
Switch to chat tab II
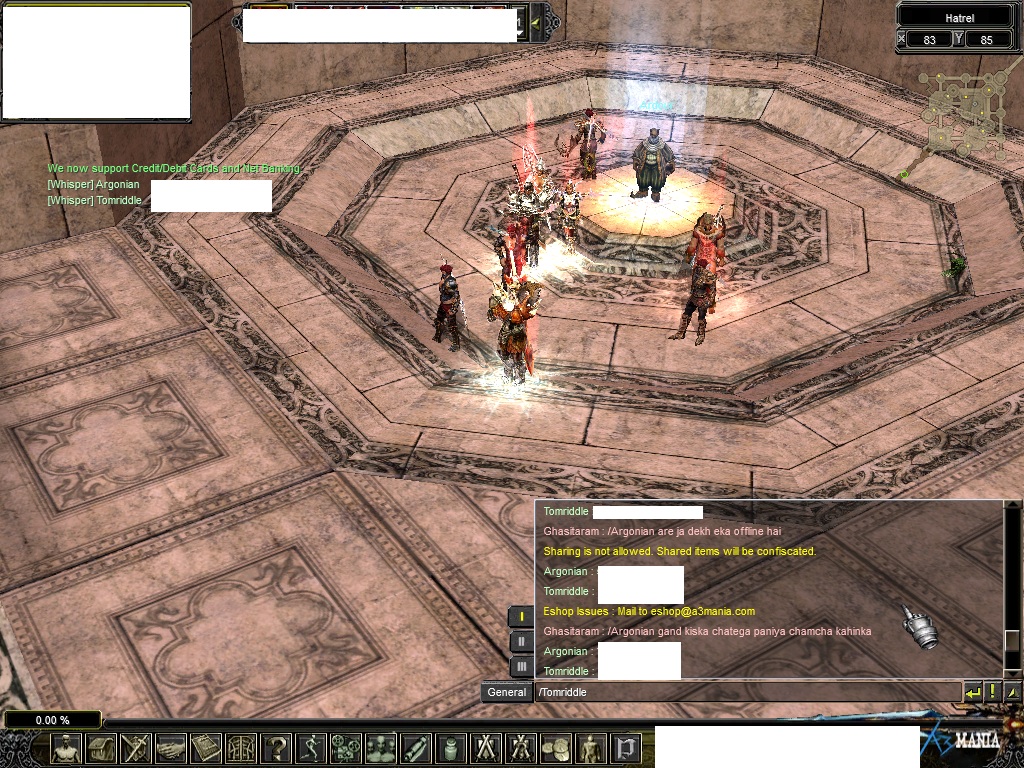521,641
